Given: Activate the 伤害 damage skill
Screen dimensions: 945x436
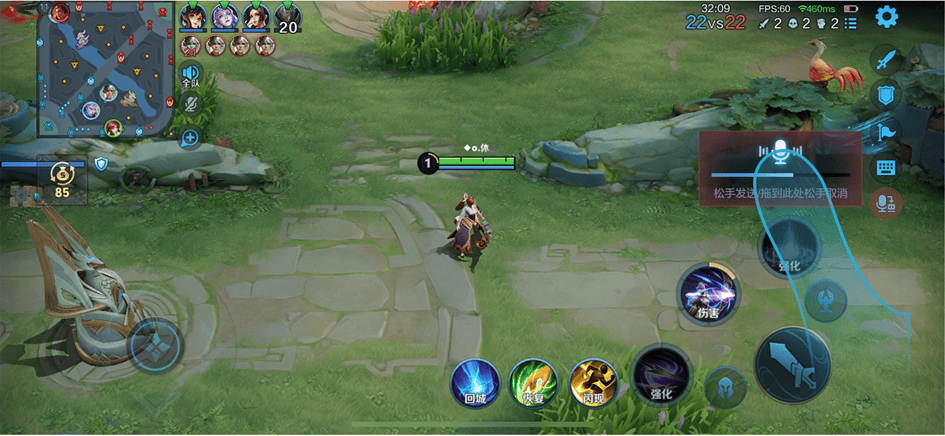Looking at the screenshot, I should [x=708, y=295].
